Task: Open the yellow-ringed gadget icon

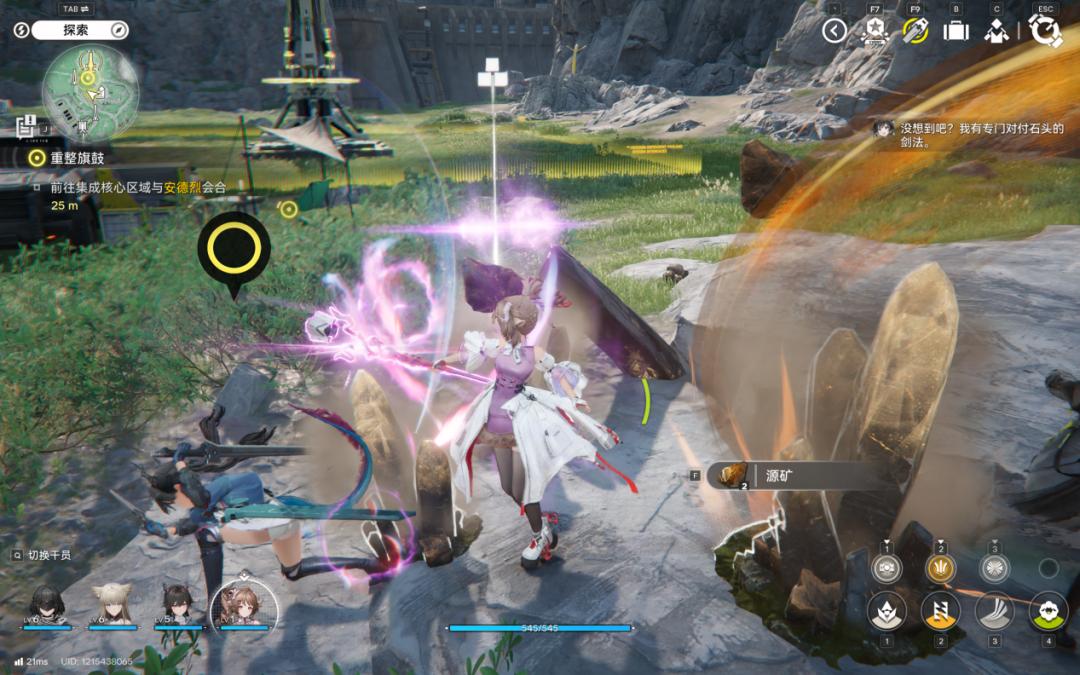Action: [x=915, y=31]
